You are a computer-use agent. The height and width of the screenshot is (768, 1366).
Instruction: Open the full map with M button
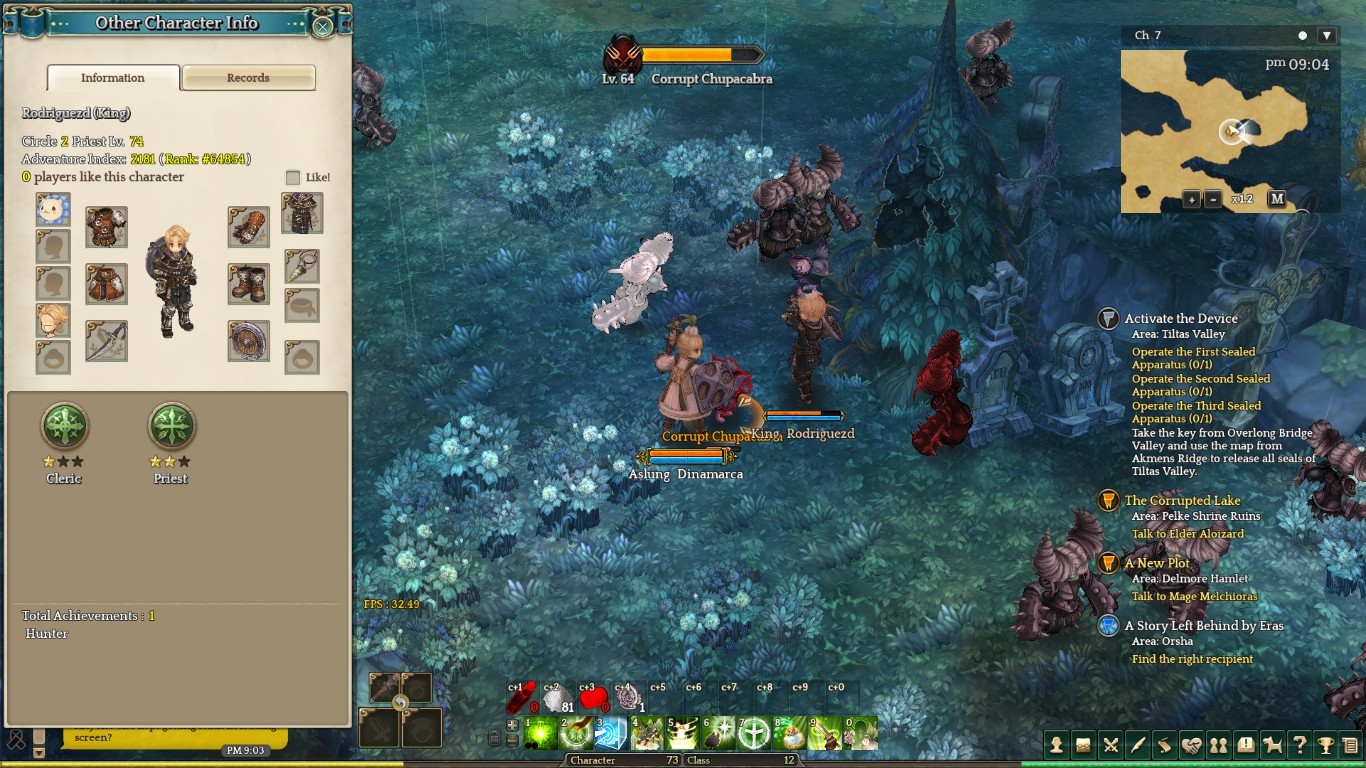coord(1276,199)
